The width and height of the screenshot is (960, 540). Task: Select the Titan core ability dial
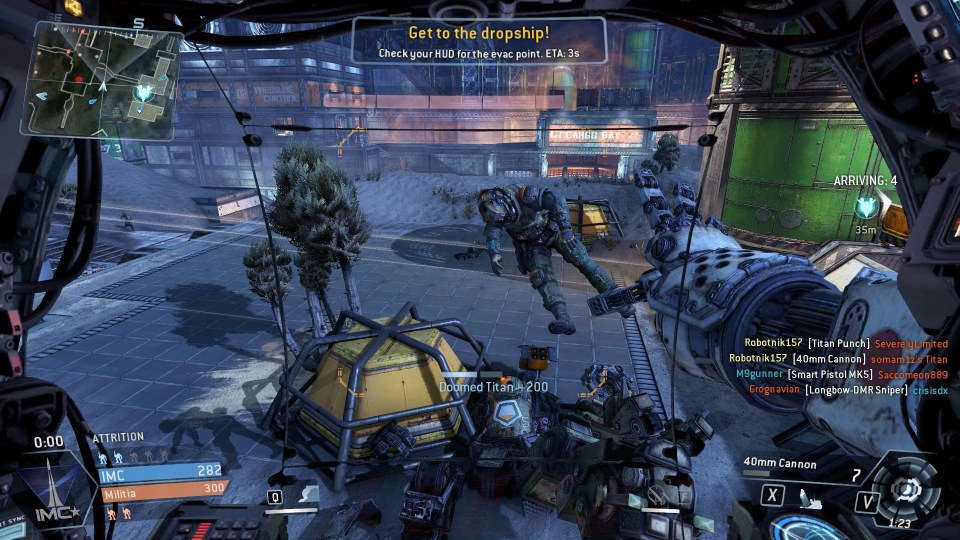907,490
